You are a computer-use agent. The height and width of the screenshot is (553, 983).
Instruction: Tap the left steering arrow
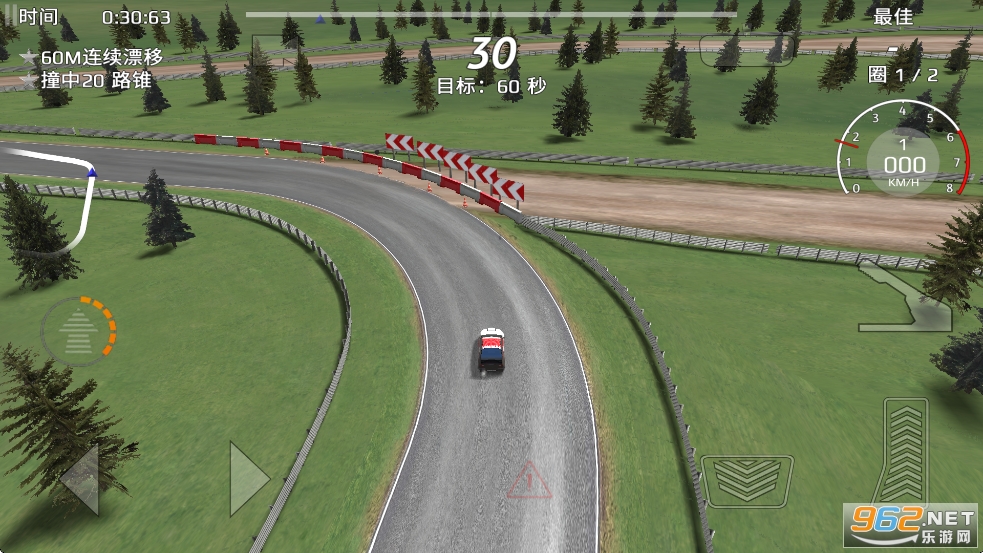coord(80,479)
